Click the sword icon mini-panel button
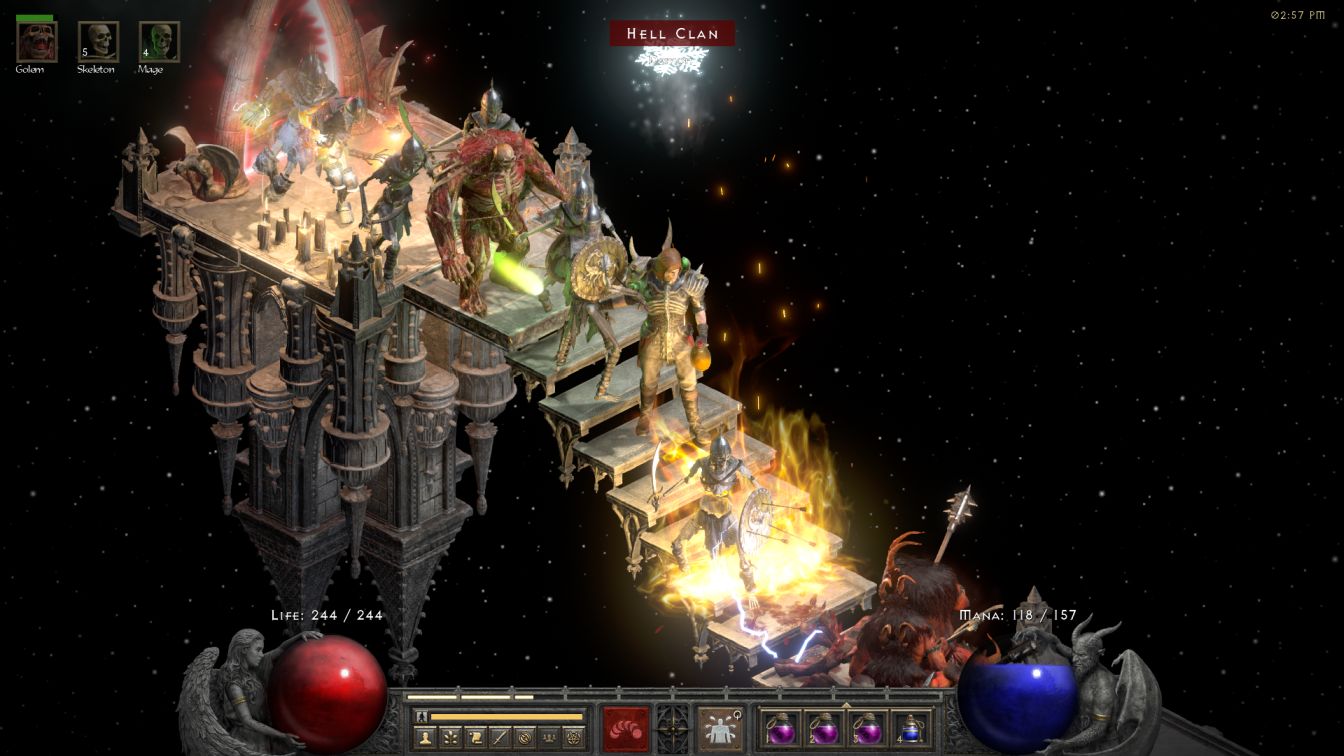 pyautogui.click(x=499, y=737)
